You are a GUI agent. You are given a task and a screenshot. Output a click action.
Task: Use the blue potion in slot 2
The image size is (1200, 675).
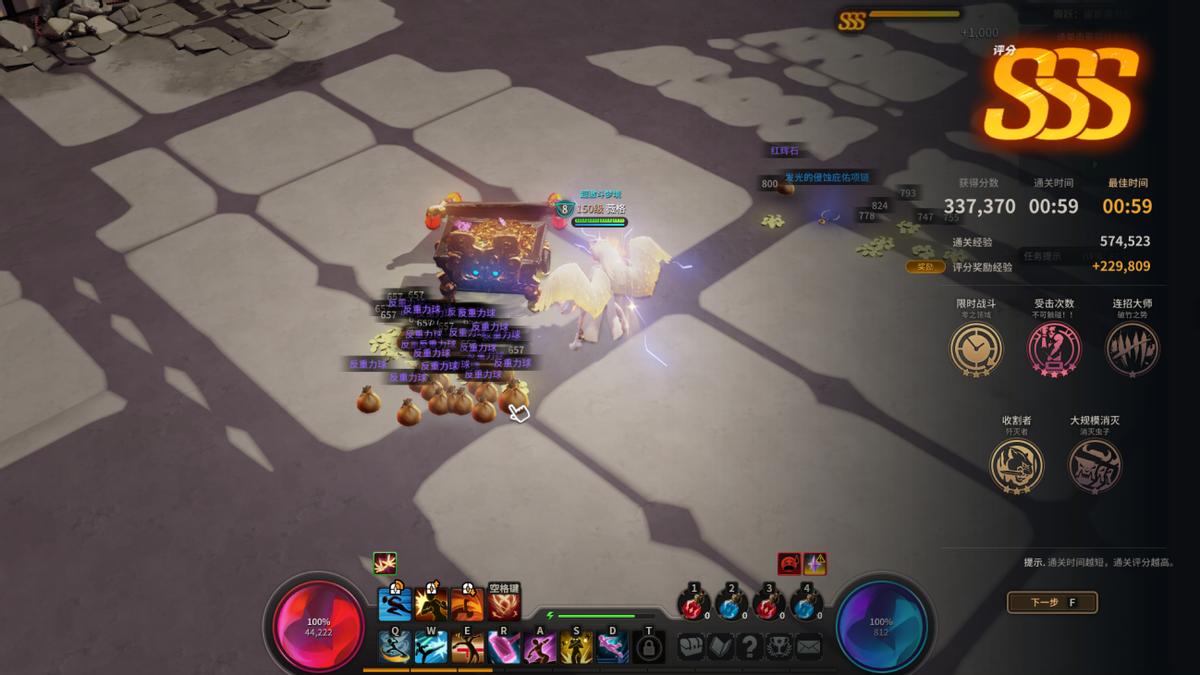pos(731,606)
